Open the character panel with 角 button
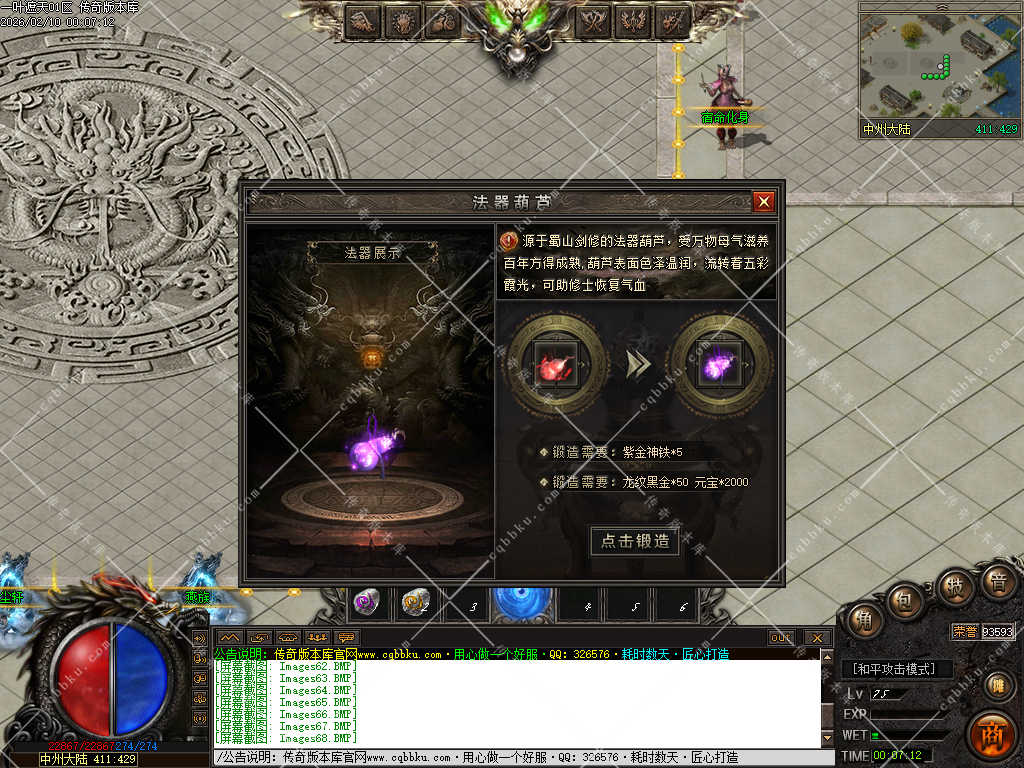 point(863,621)
